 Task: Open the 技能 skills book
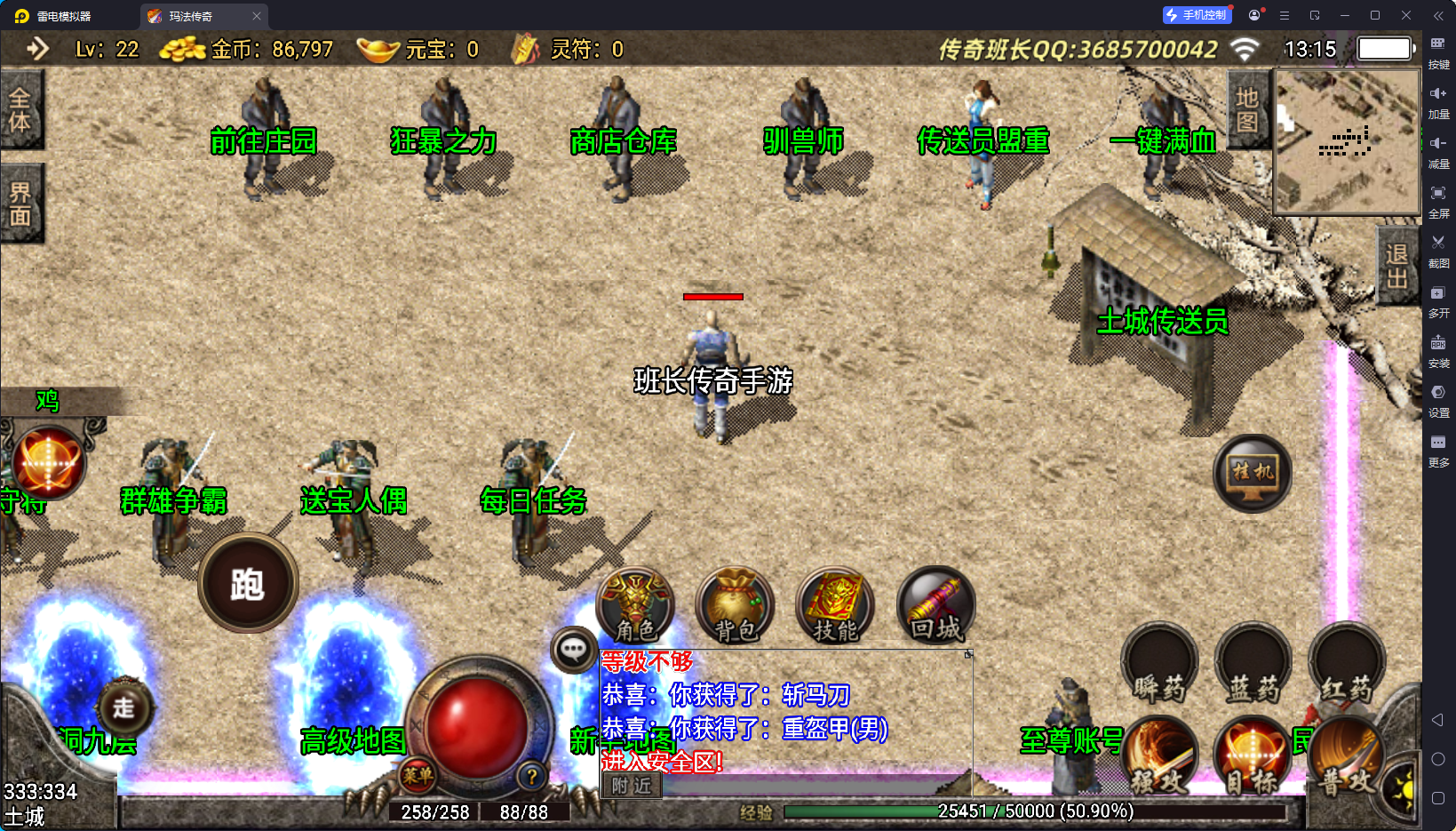point(835,605)
